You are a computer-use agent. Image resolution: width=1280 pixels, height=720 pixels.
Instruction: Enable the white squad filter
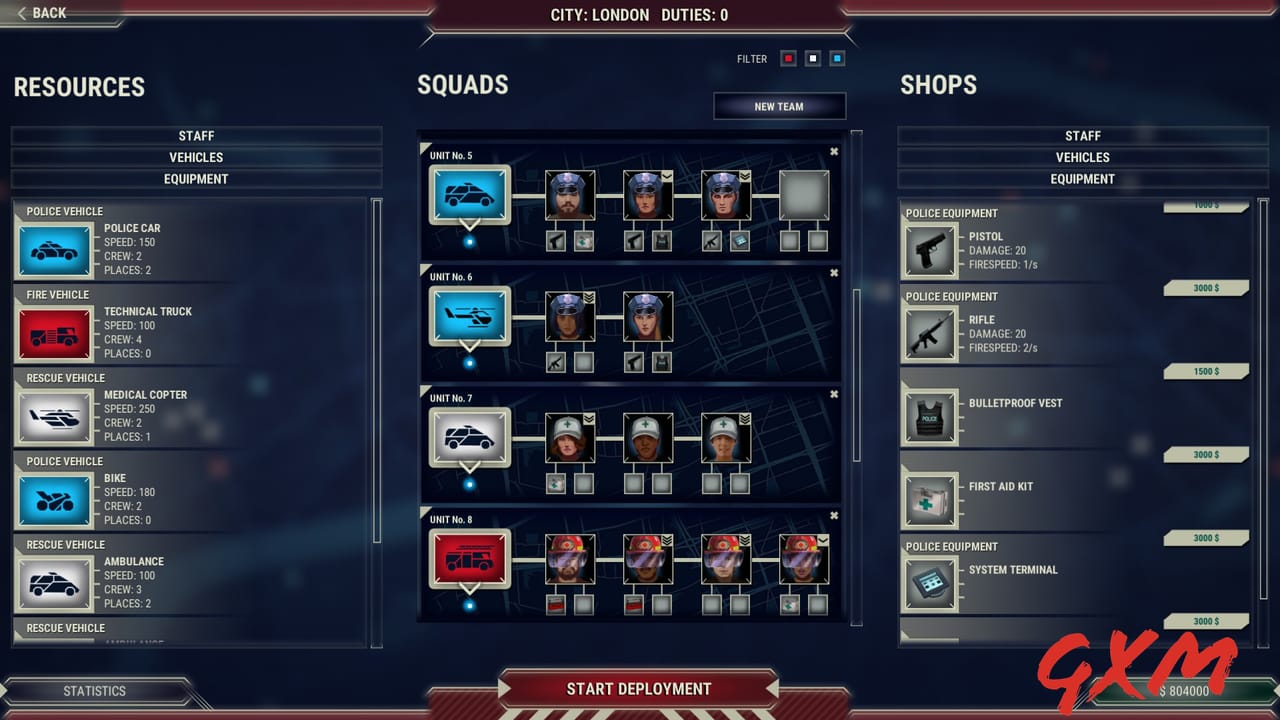(812, 58)
